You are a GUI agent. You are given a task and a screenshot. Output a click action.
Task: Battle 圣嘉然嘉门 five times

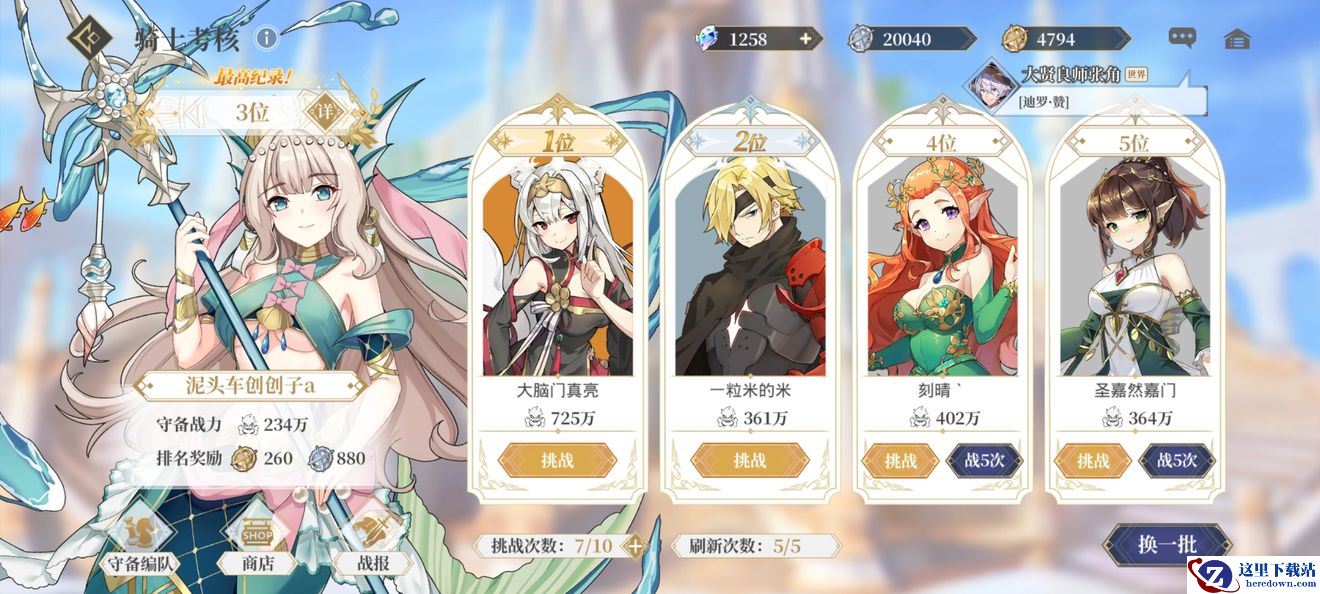[x=1177, y=460]
